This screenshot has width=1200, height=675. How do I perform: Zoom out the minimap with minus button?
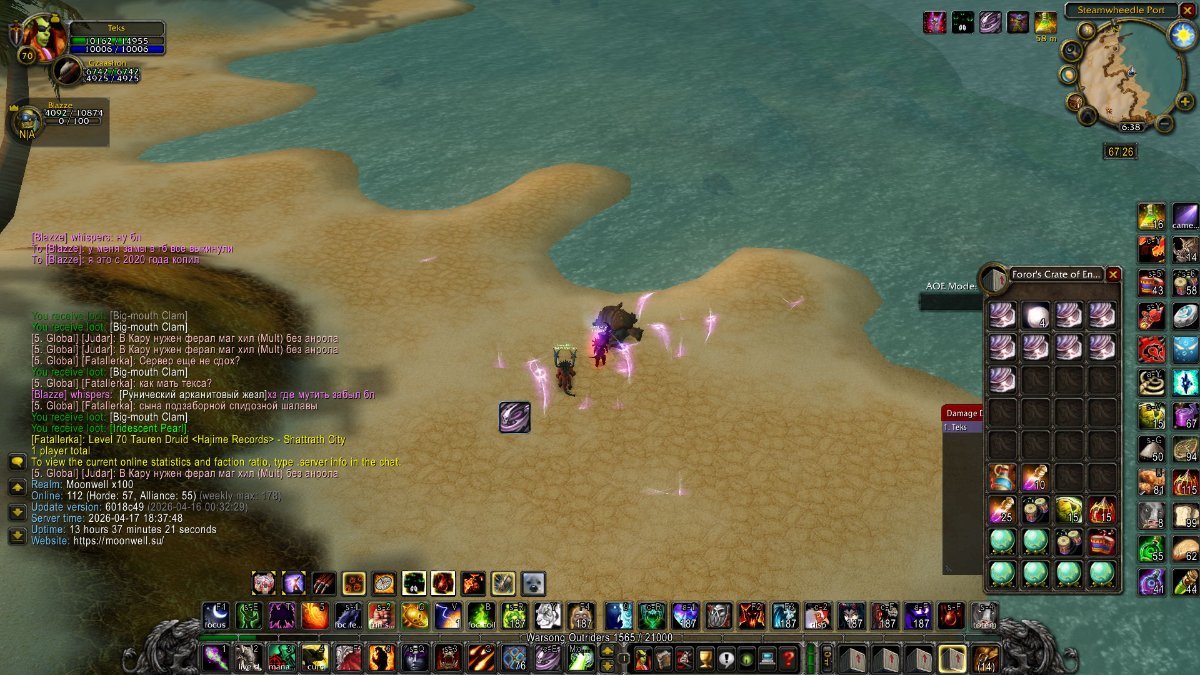pos(1165,123)
